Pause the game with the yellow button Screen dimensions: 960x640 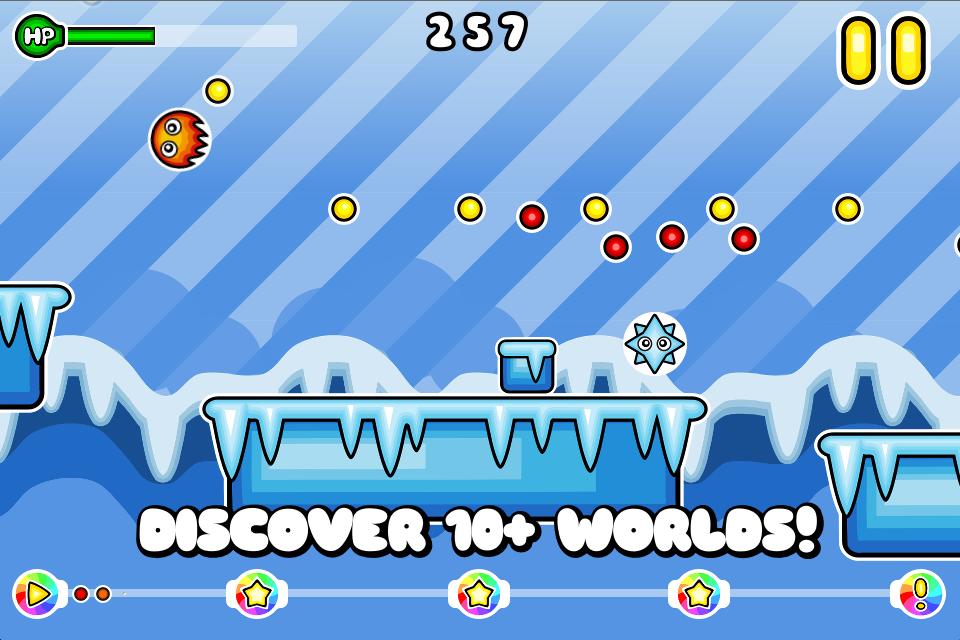[x=883, y=50]
